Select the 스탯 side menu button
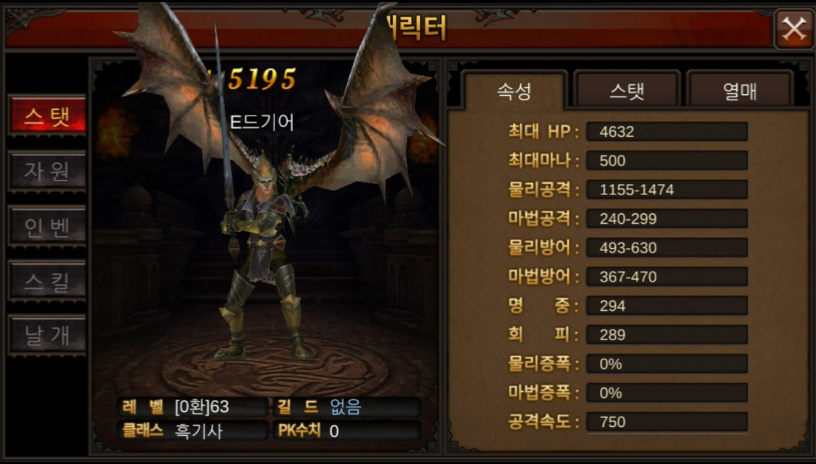 point(47,116)
